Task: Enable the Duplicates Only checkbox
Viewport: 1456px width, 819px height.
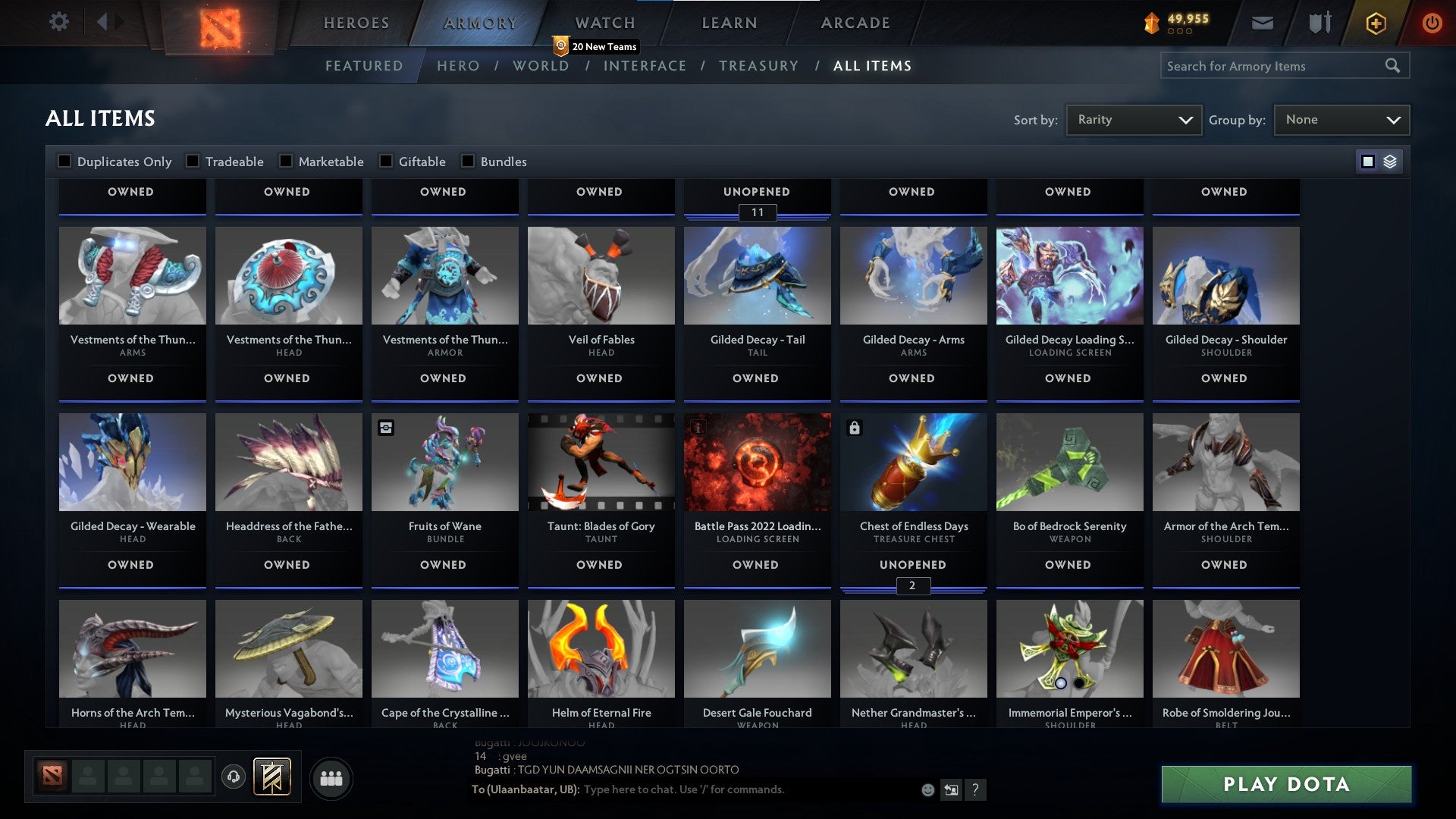Action: [64, 161]
